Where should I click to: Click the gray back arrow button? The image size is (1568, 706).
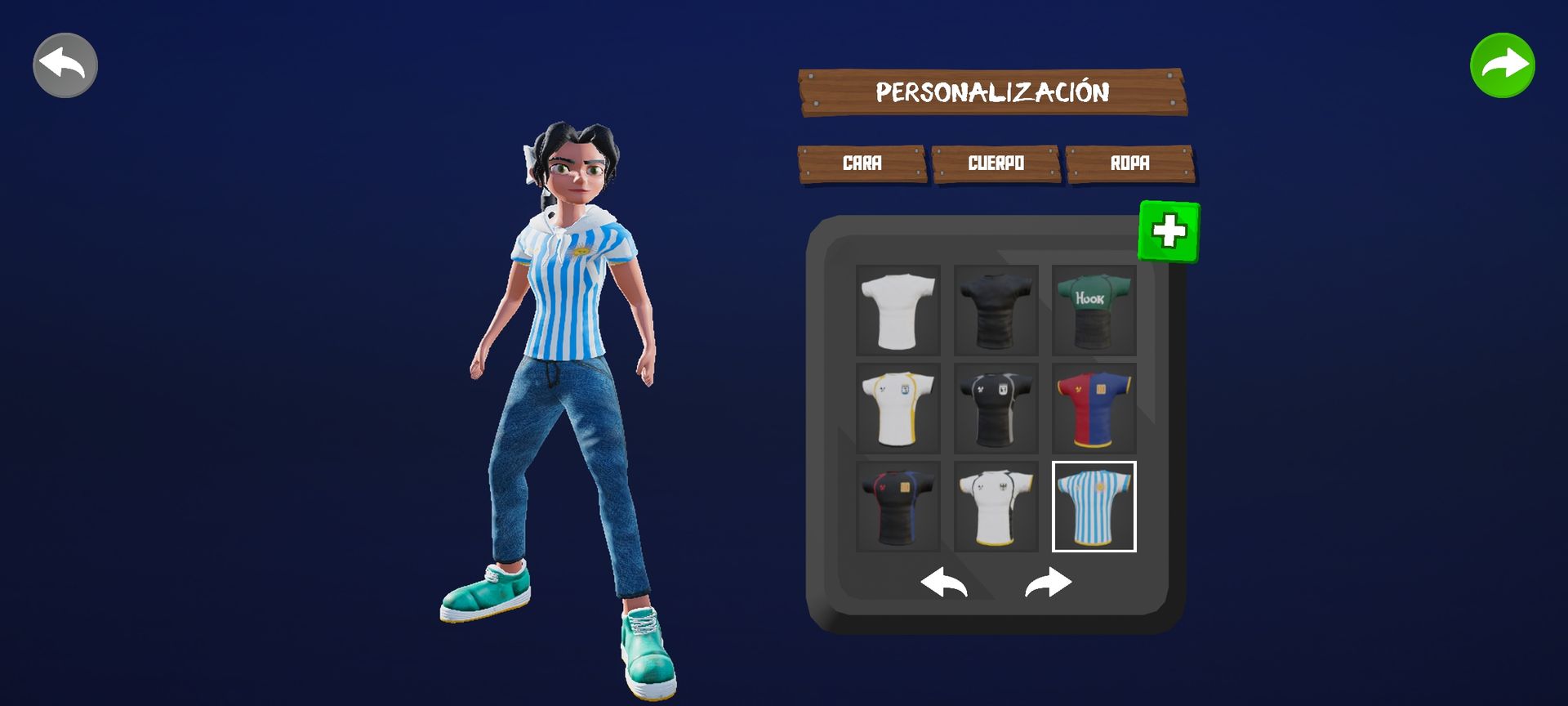65,65
